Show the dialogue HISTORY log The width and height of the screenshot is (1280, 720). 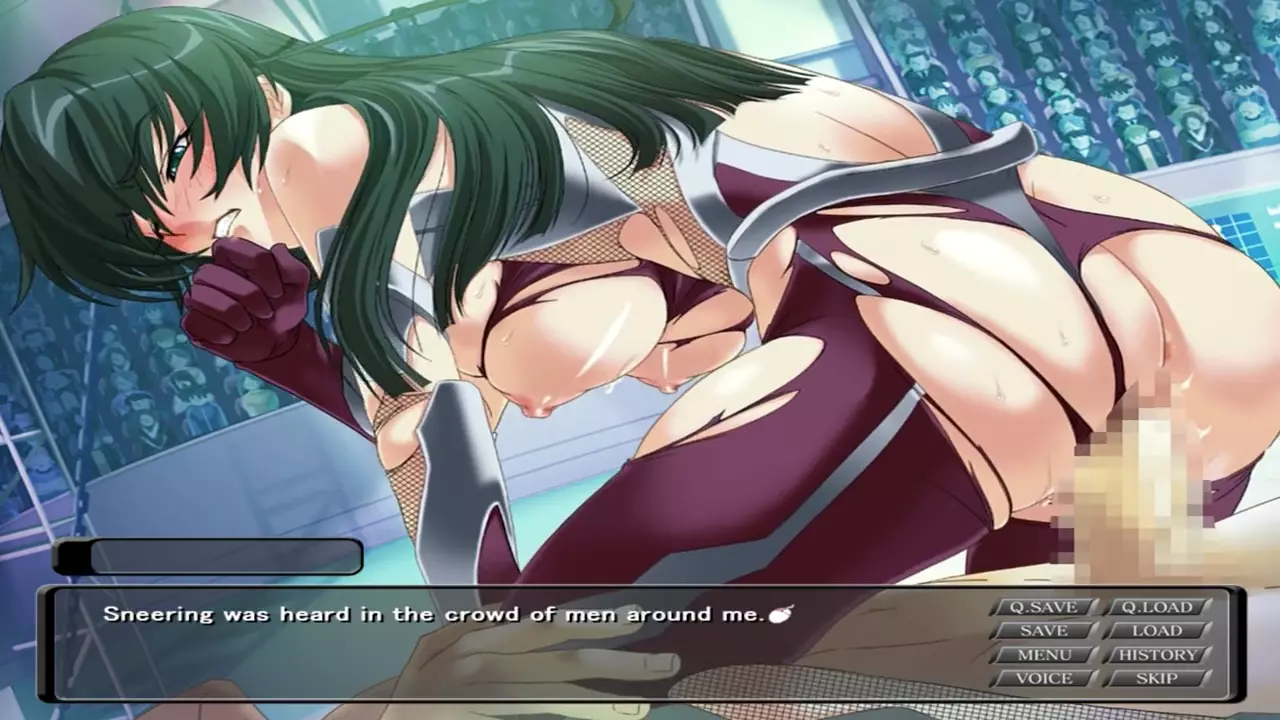1157,655
